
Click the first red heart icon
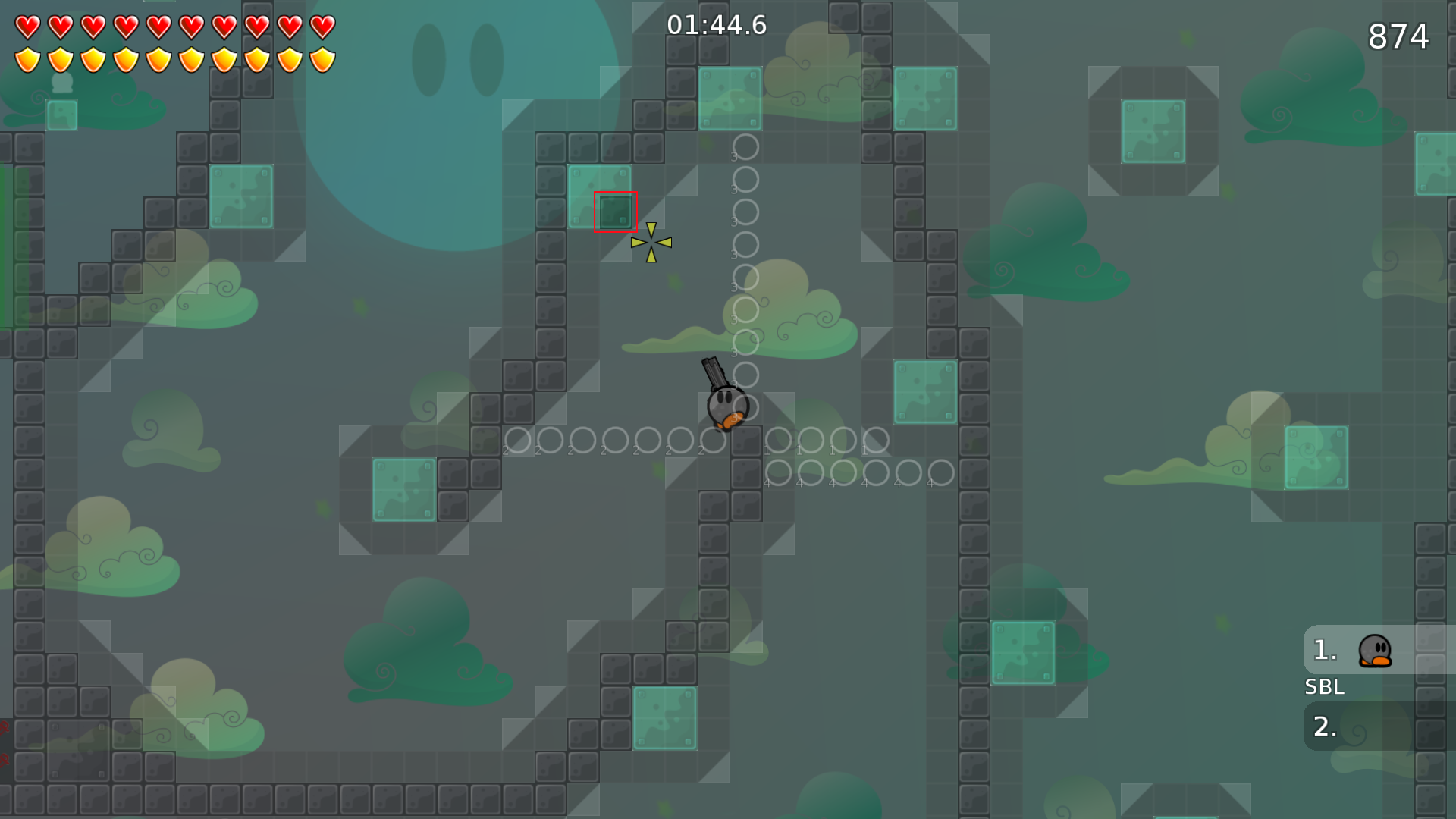(x=27, y=25)
